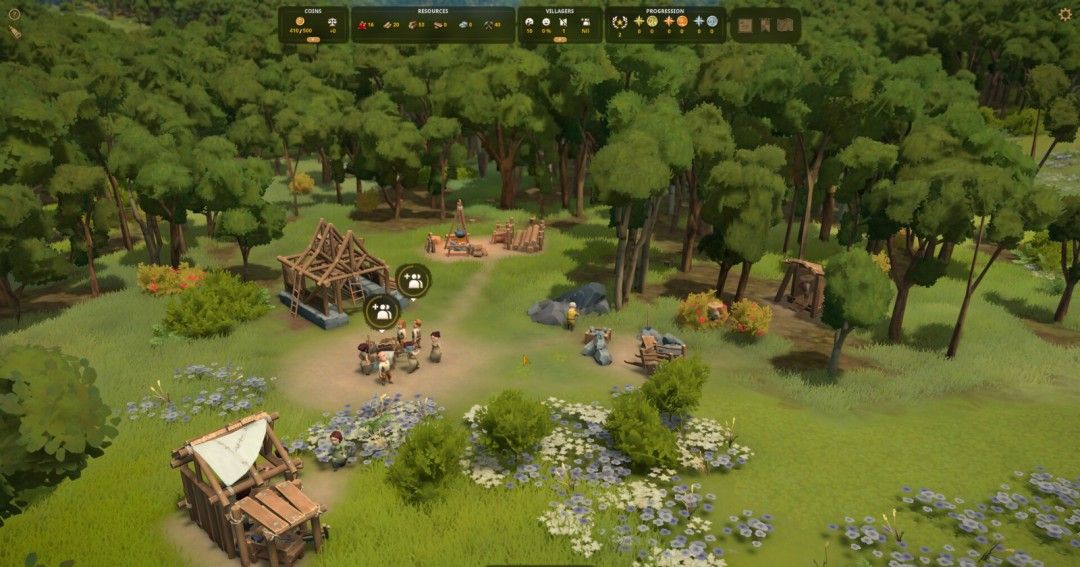
Task: Open the settings gear menu
Action: [1065, 14]
